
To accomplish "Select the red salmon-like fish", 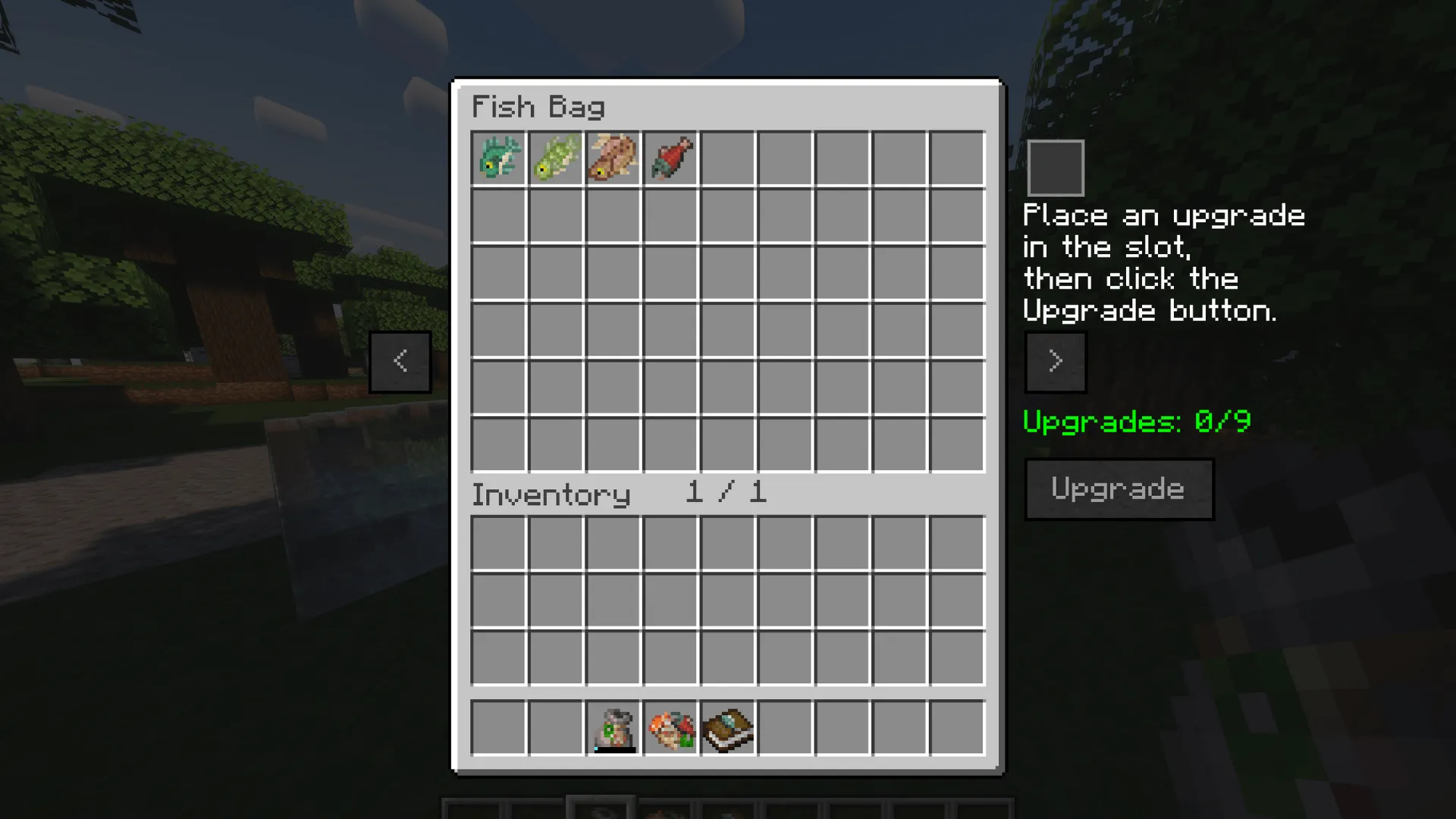I will (670, 157).
